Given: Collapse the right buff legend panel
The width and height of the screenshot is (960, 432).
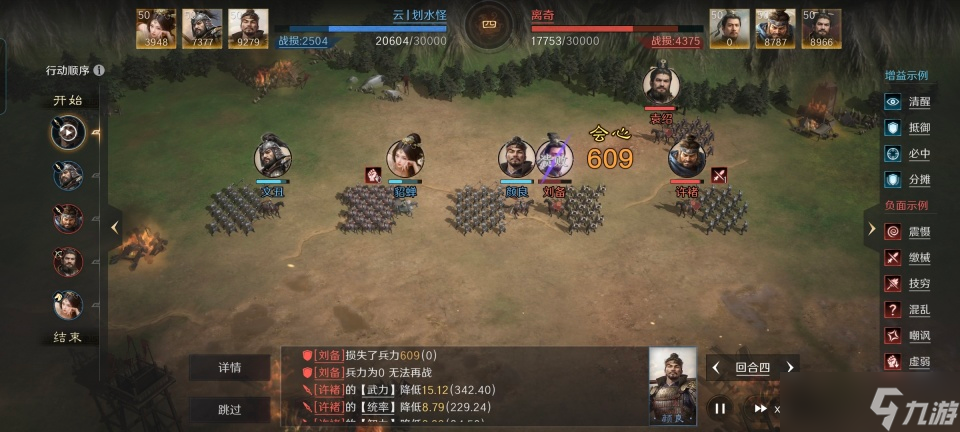Looking at the screenshot, I should [x=871, y=228].
